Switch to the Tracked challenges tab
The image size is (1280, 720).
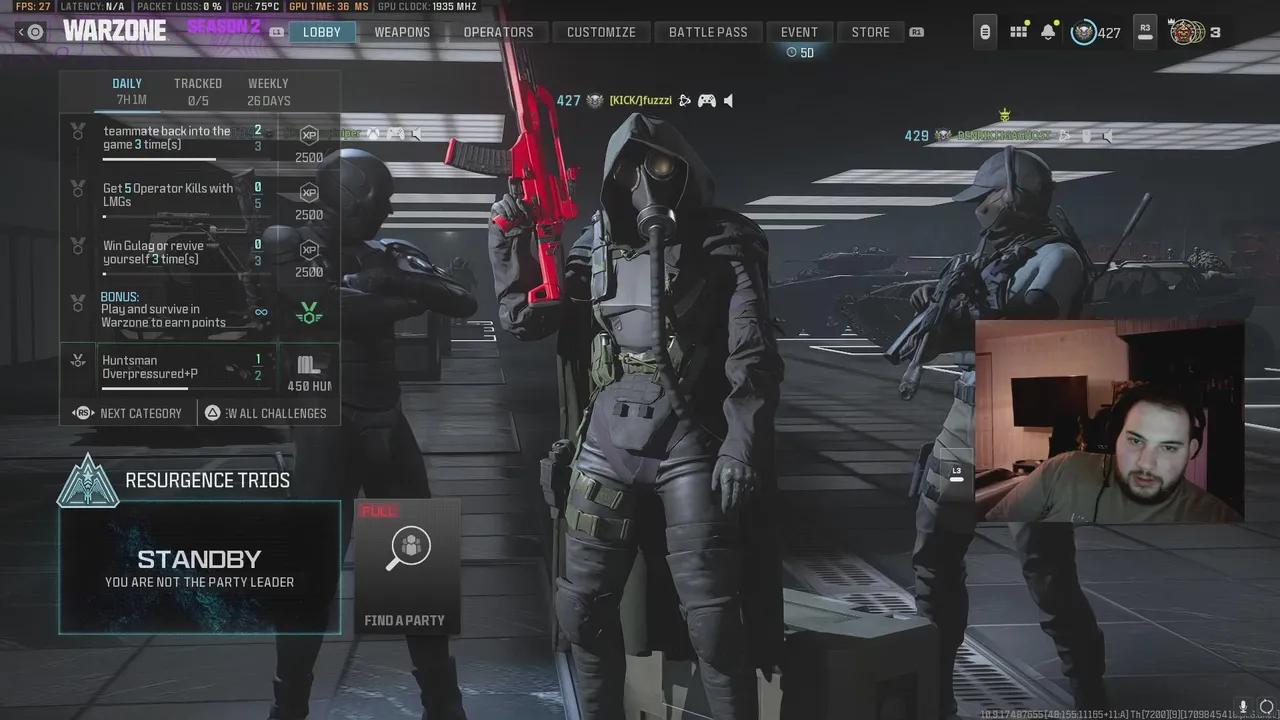[197, 83]
